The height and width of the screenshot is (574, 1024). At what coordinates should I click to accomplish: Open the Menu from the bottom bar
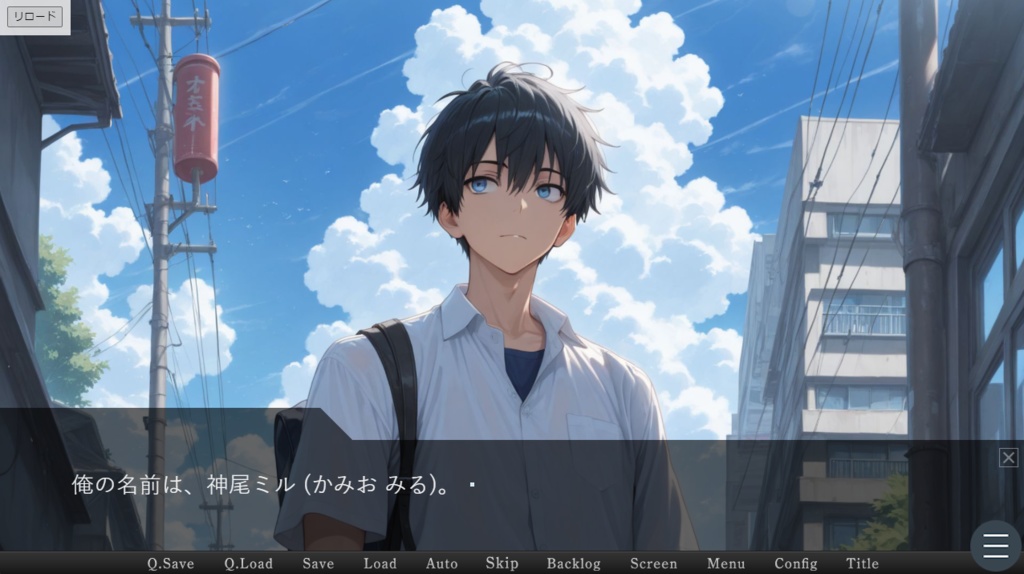[726, 563]
